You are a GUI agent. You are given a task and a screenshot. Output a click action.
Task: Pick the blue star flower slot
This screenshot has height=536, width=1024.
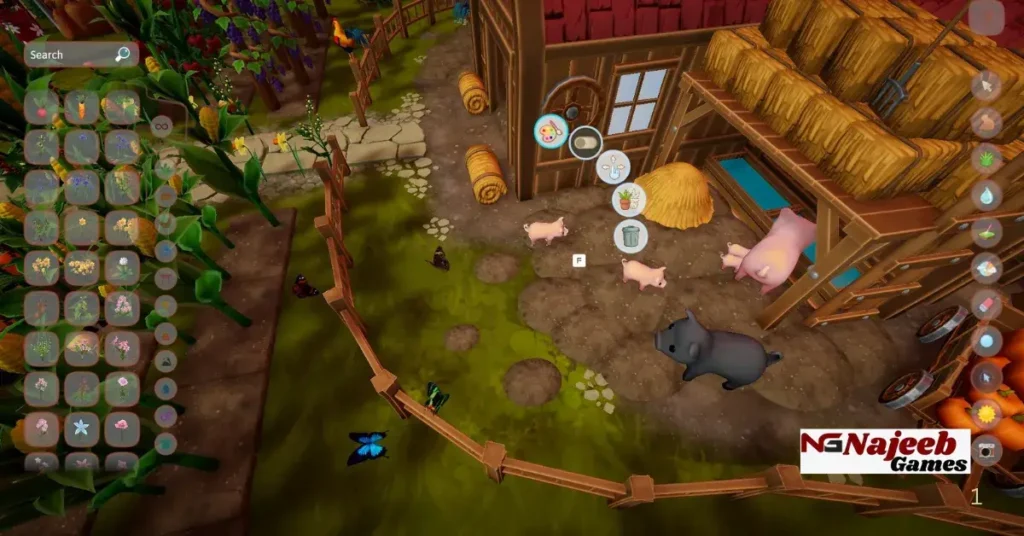click(x=82, y=428)
